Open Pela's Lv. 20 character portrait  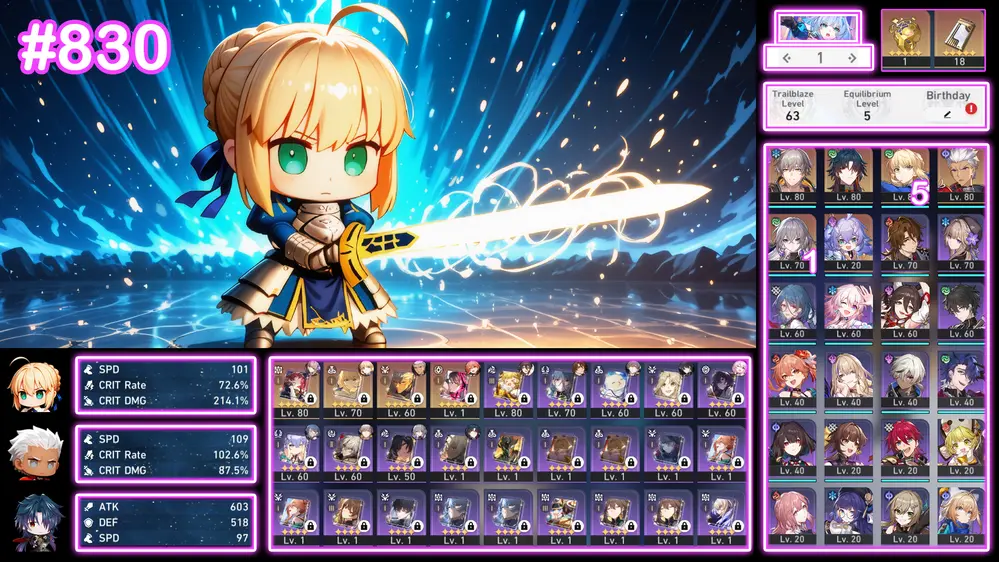849,515
